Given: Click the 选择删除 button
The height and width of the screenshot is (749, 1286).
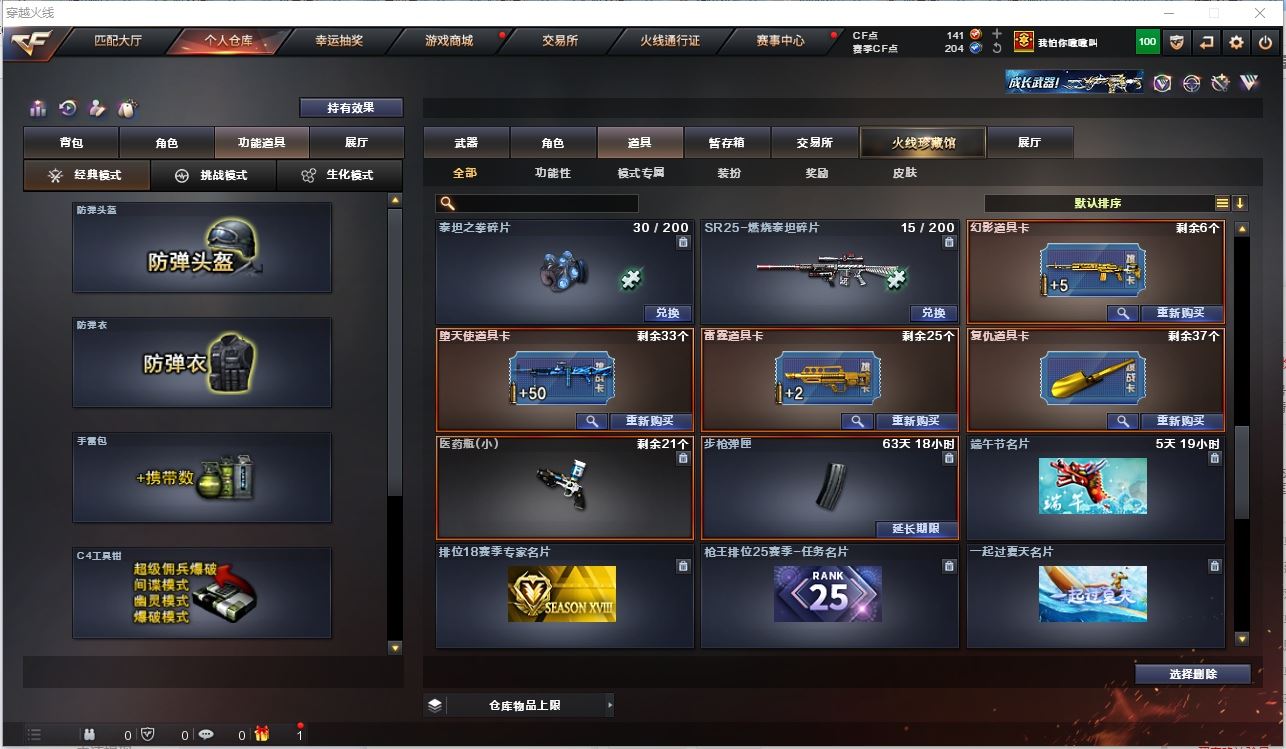Looking at the screenshot, I should (x=1192, y=674).
